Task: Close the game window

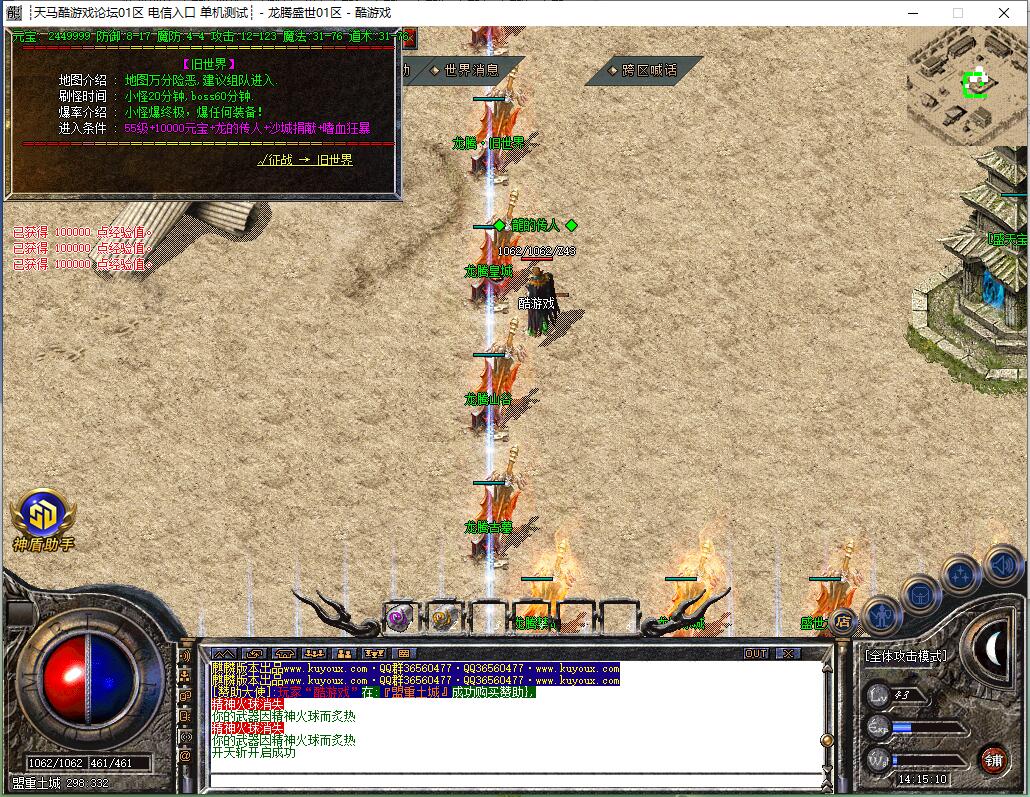Action: (x=1004, y=13)
